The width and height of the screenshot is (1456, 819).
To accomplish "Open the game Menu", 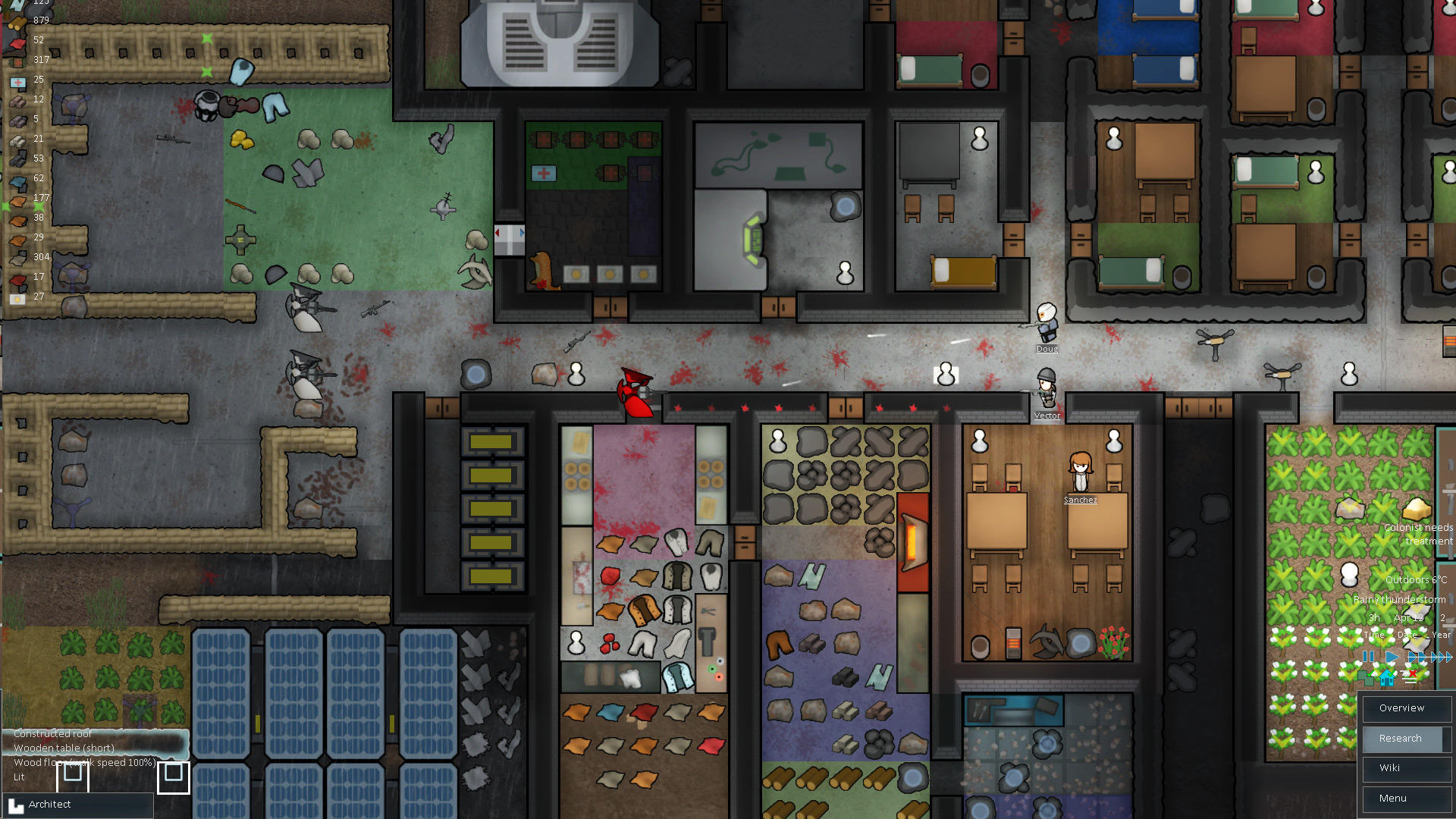I will coord(1406,798).
